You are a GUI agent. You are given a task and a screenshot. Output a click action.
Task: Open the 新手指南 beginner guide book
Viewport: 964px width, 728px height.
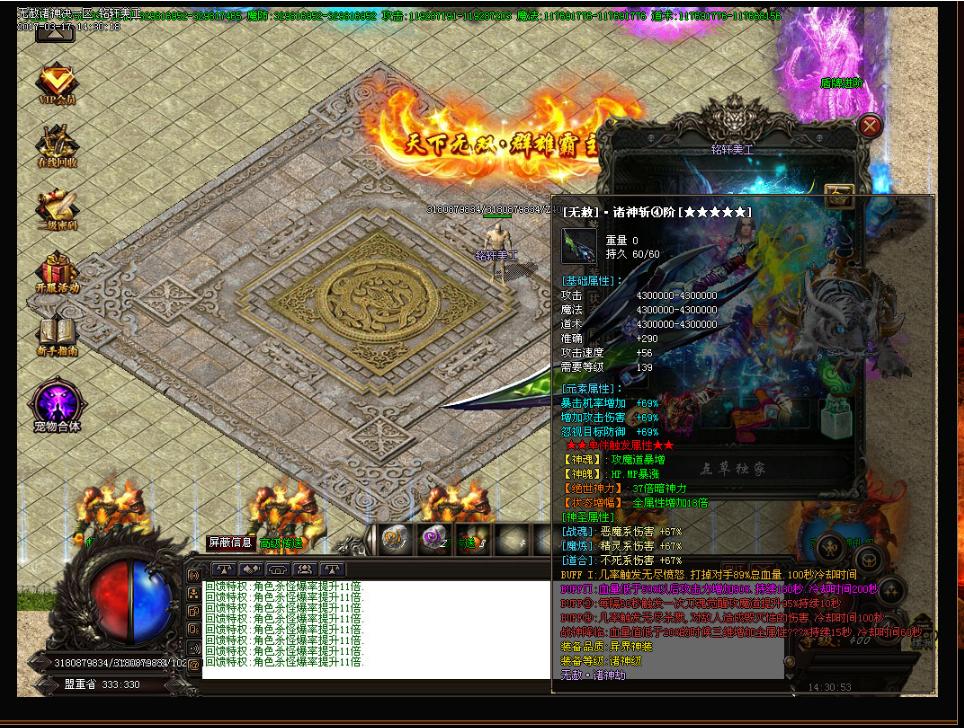pyautogui.click(x=57, y=335)
